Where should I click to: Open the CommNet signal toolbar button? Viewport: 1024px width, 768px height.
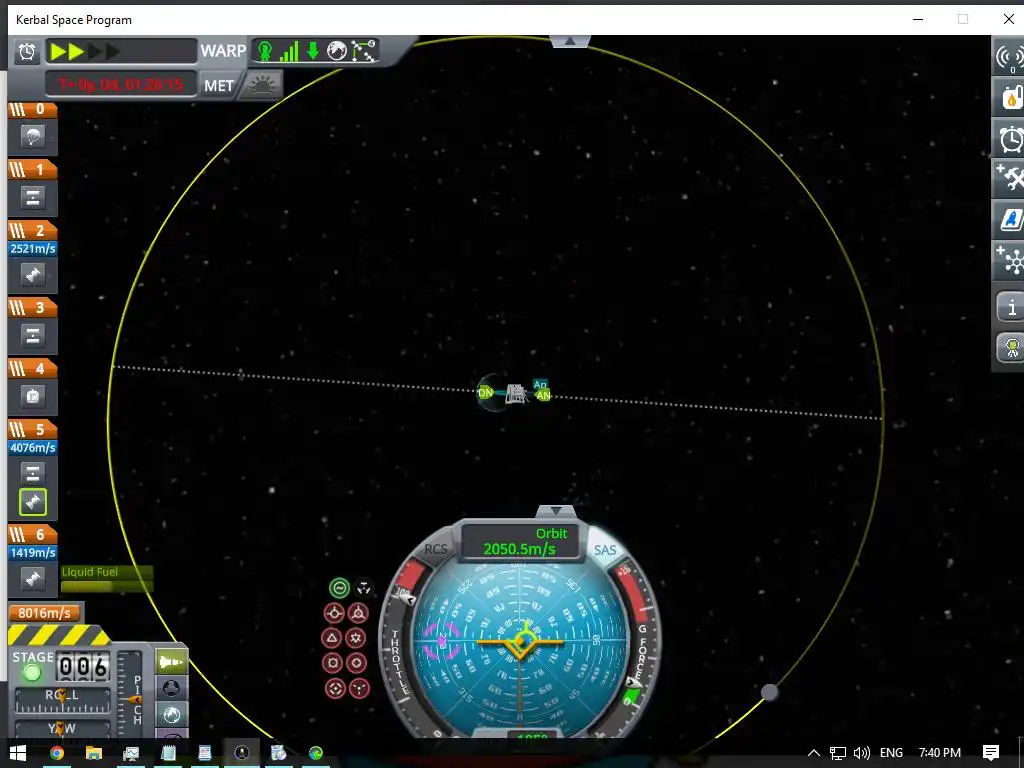coord(1010,57)
